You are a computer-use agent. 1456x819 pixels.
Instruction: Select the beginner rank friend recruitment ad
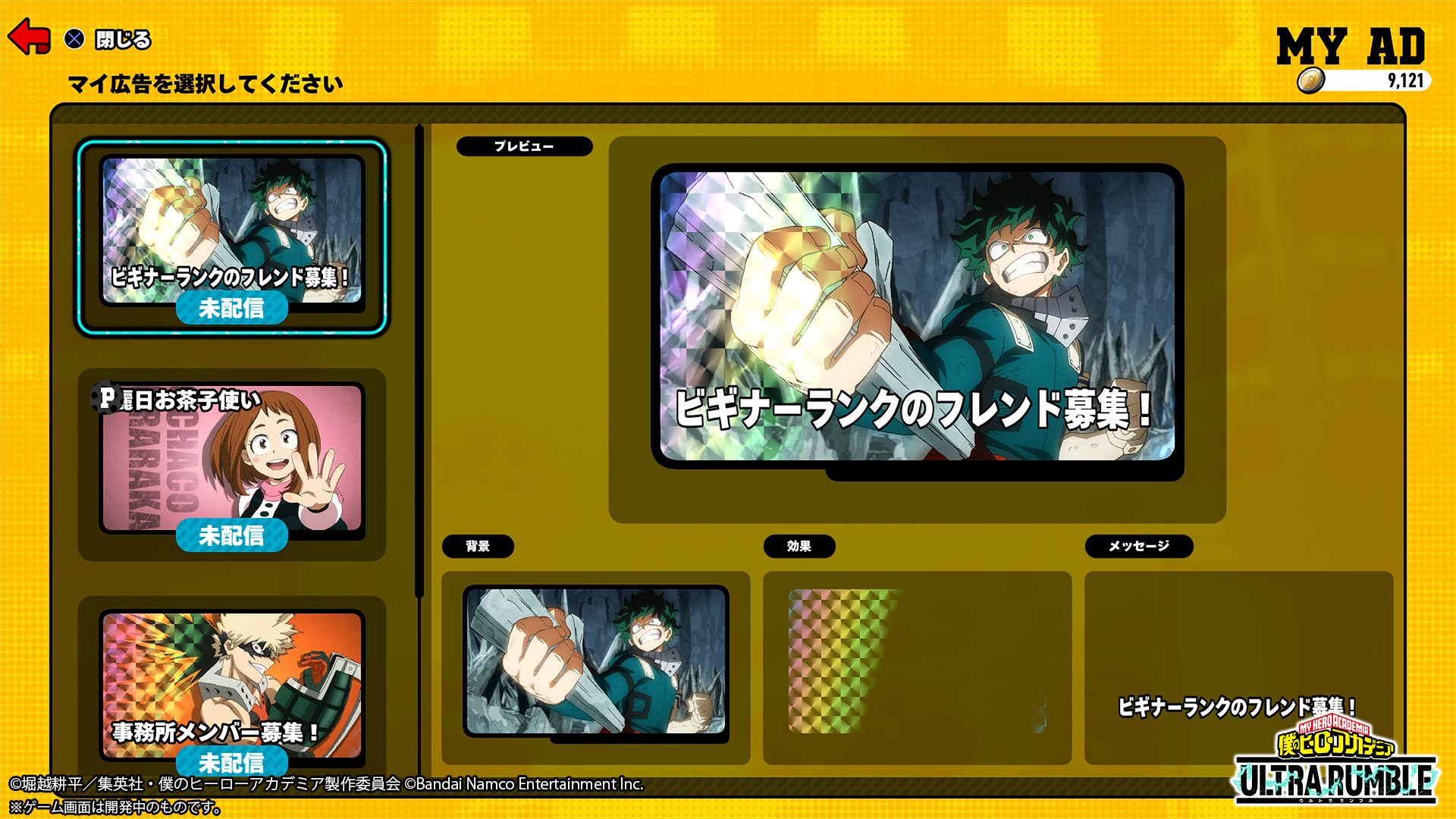click(232, 231)
